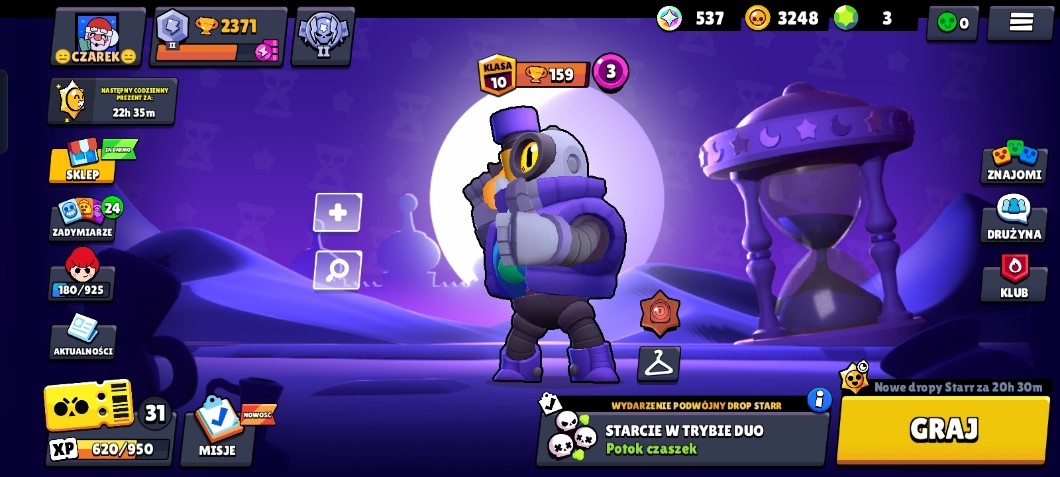Image resolution: width=1060 pixels, height=477 pixels.
Task: Open the Brawl Pass yellow ticket
Action: coord(89,405)
